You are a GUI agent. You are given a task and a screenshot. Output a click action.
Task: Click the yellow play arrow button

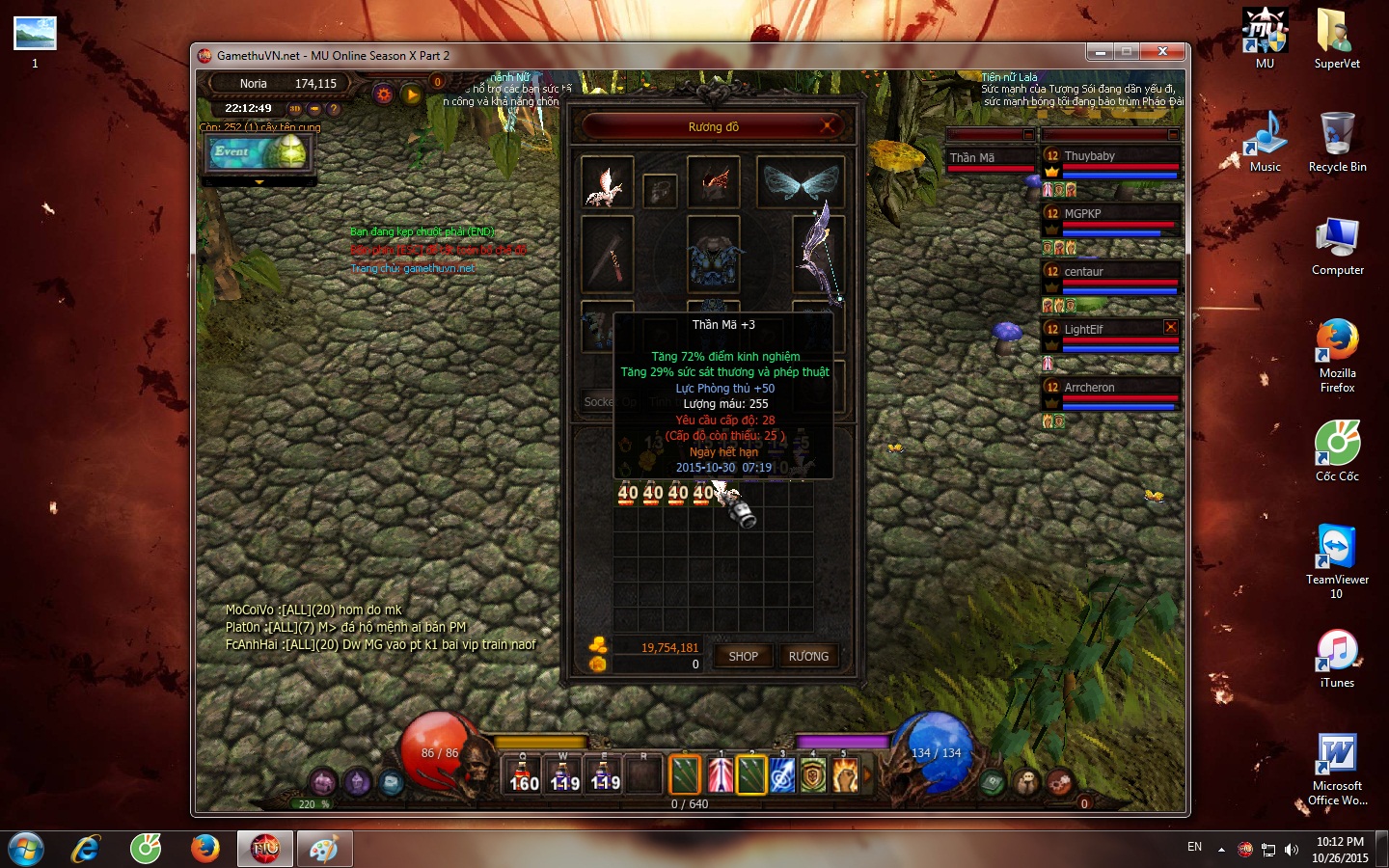[412, 95]
